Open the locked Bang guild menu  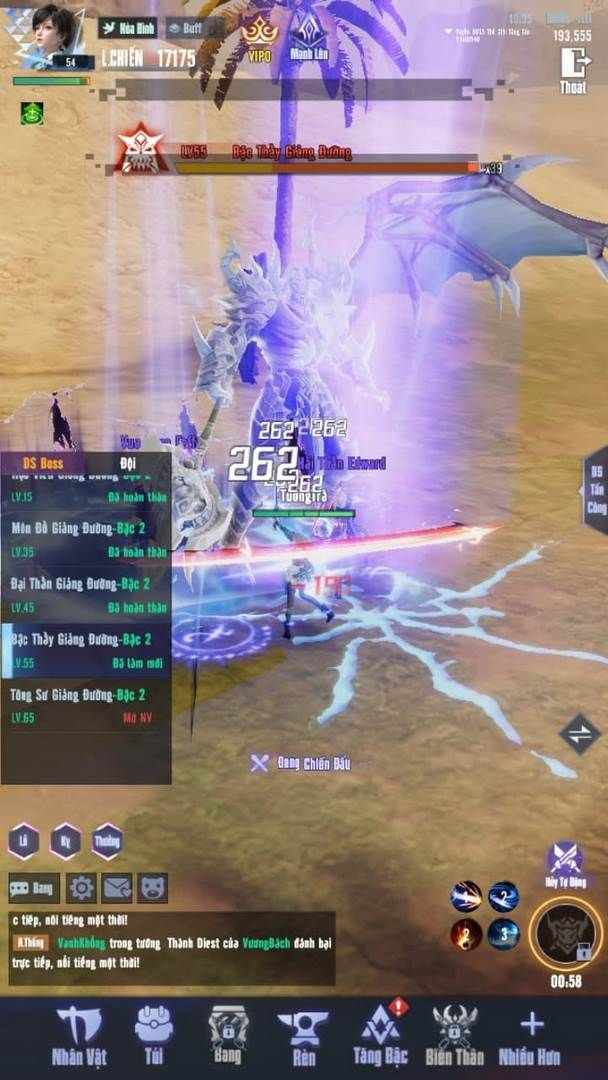(x=227, y=1035)
